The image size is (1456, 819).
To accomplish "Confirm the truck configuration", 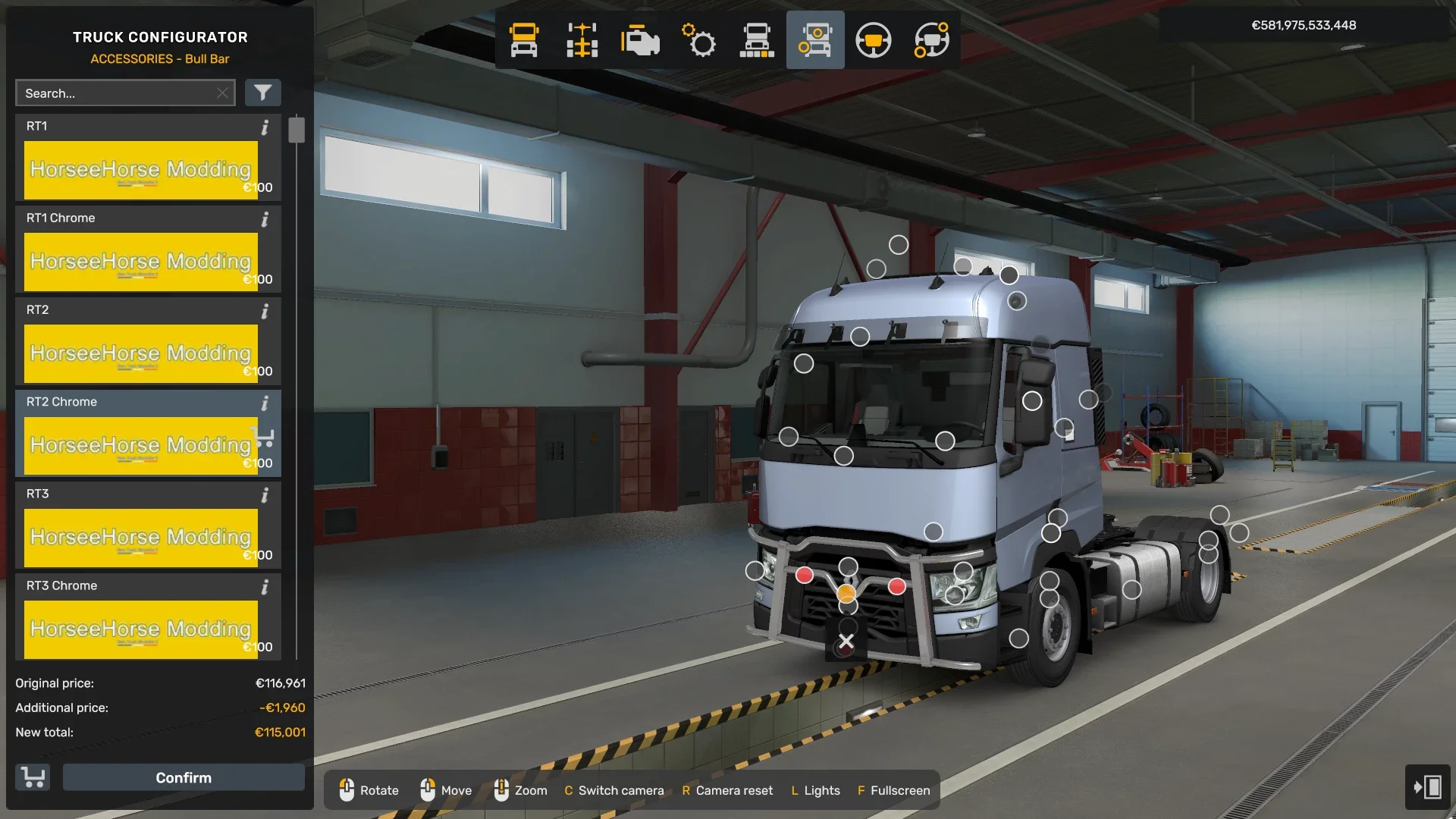I will coord(184,777).
